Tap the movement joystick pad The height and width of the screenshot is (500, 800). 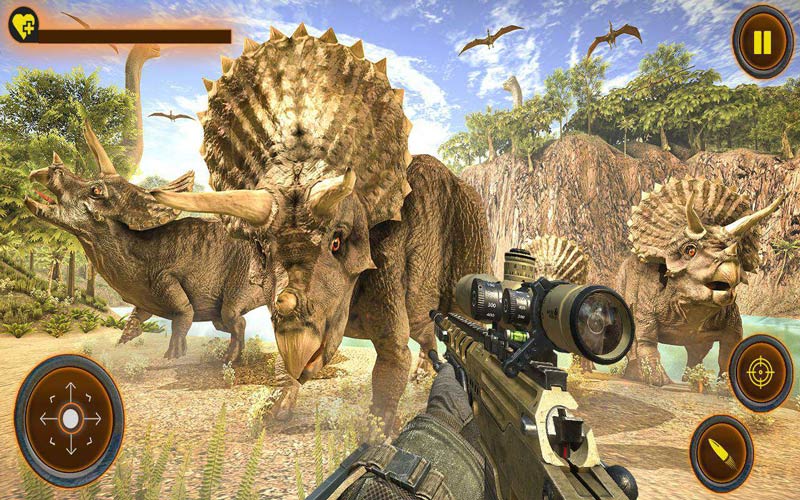coord(70,418)
